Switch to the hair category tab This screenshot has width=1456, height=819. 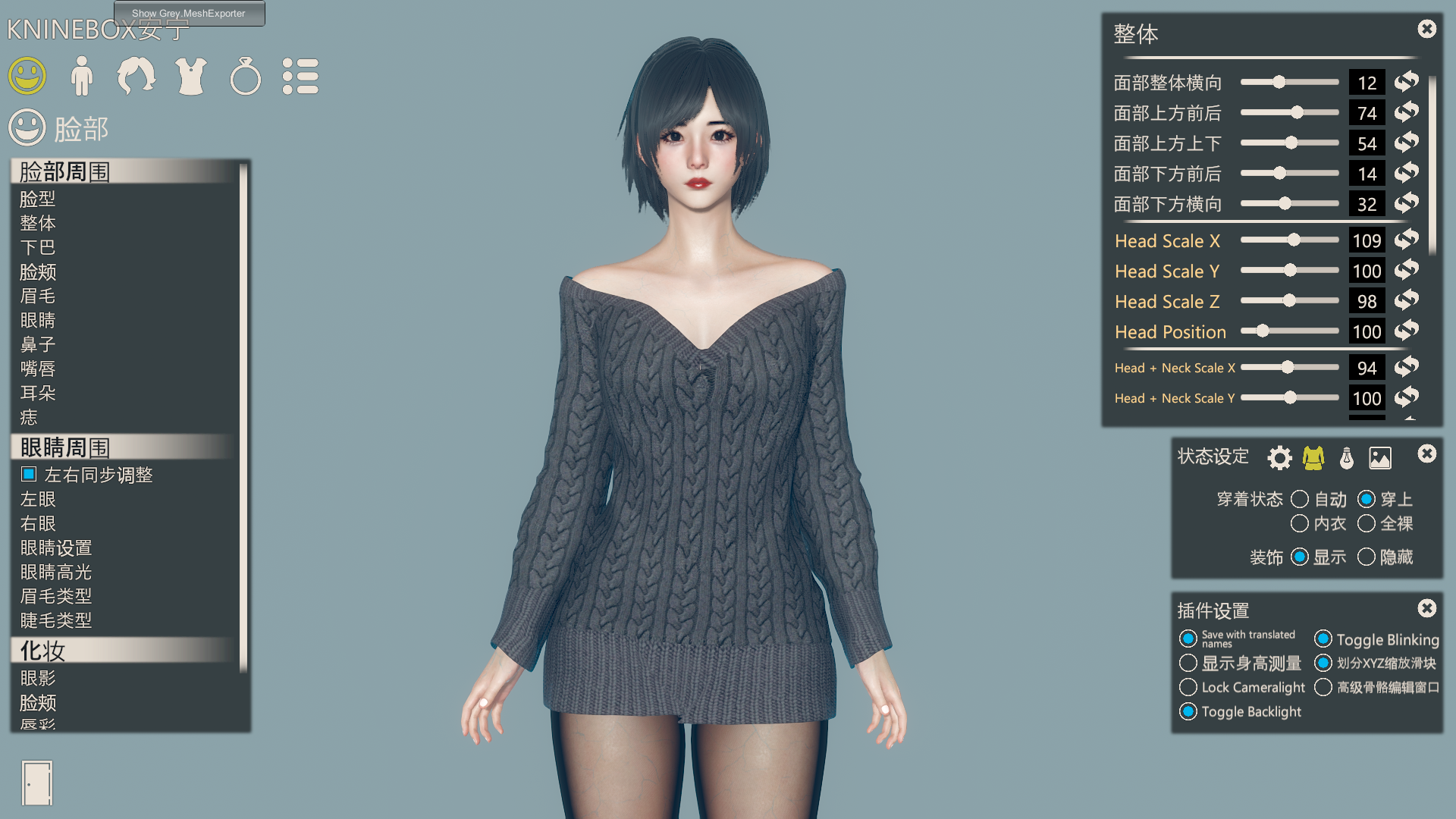[136, 77]
